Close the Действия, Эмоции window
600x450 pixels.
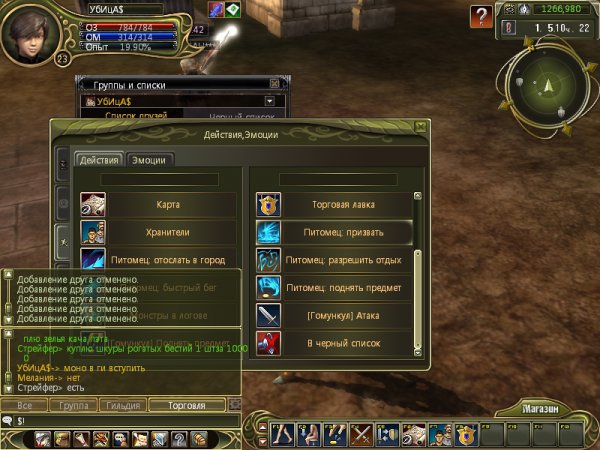pyautogui.click(x=421, y=127)
